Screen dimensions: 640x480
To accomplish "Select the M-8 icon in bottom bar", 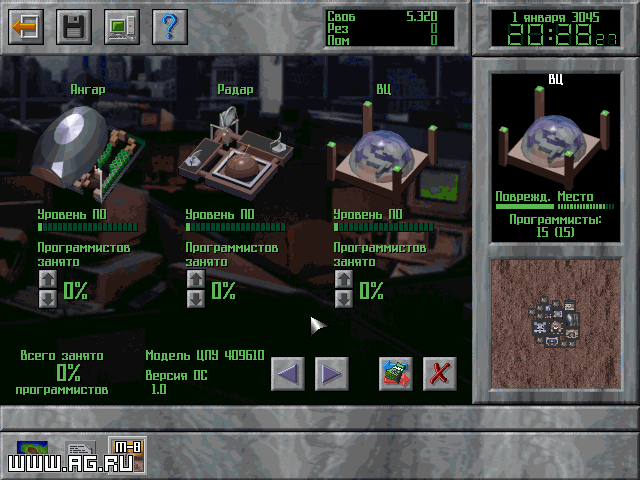I will pyautogui.click(x=127, y=456).
